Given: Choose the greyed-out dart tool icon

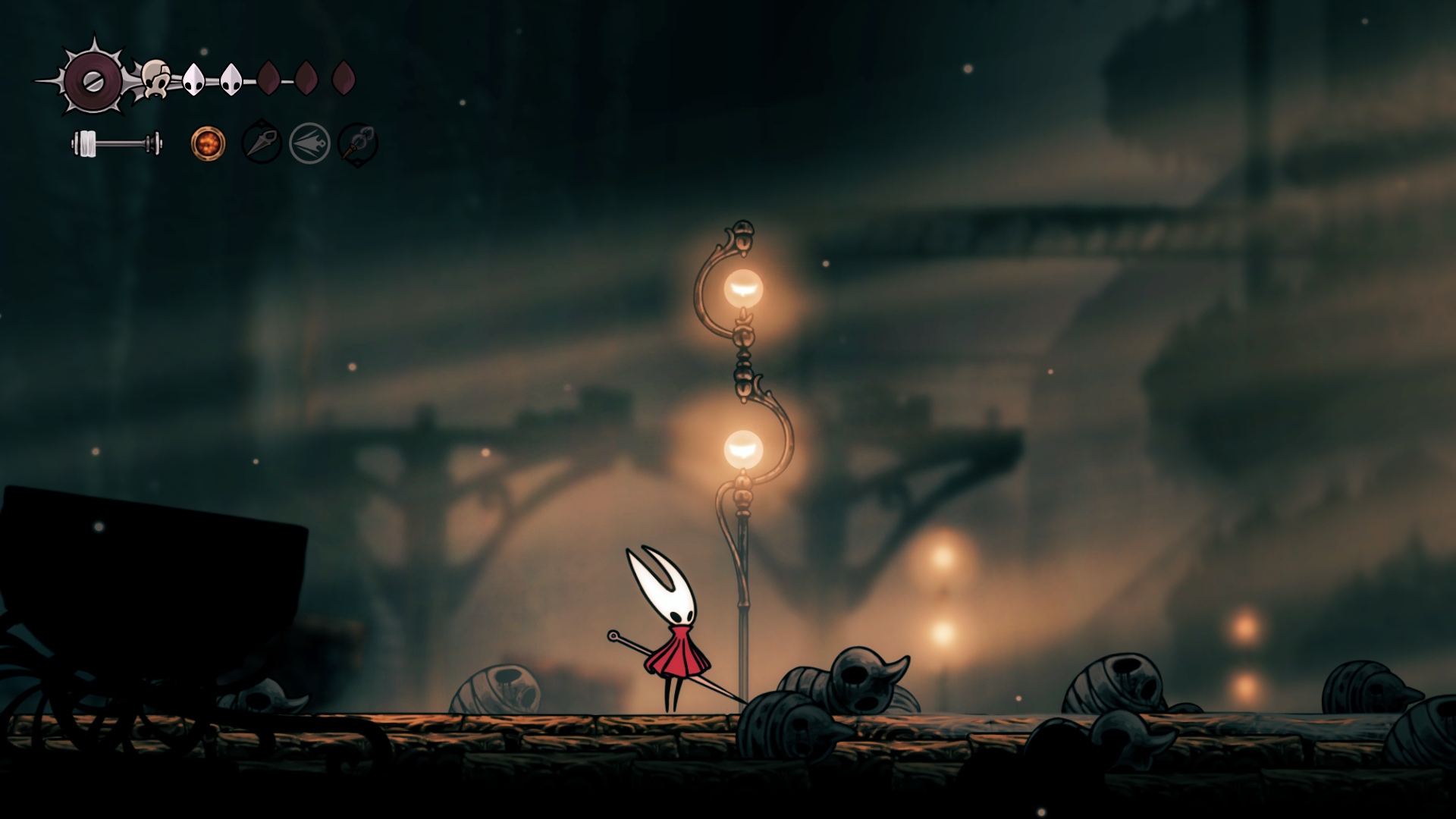Looking at the screenshot, I should click(x=309, y=143).
